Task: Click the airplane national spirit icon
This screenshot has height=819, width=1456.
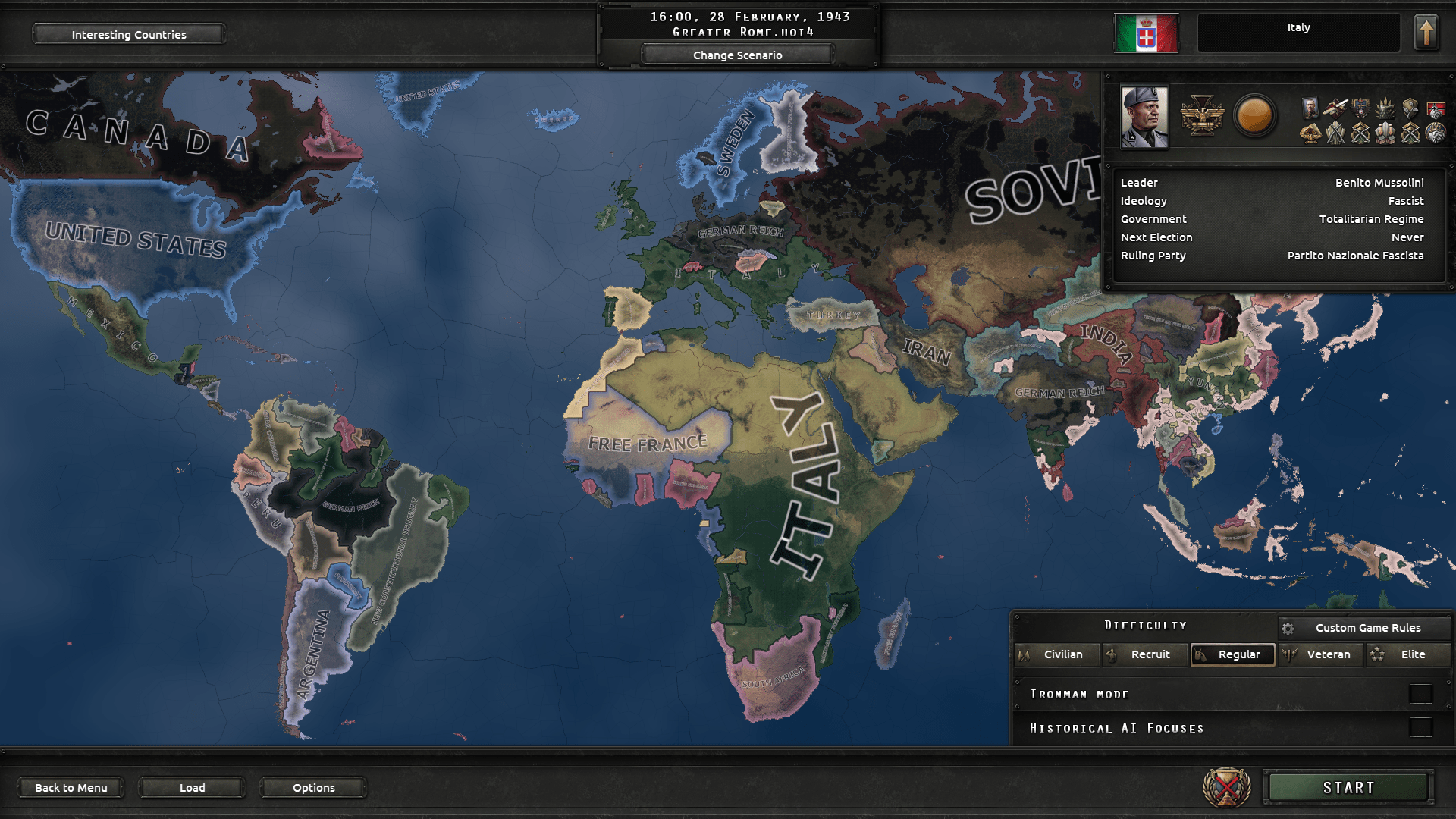Action: [1335, 108]
